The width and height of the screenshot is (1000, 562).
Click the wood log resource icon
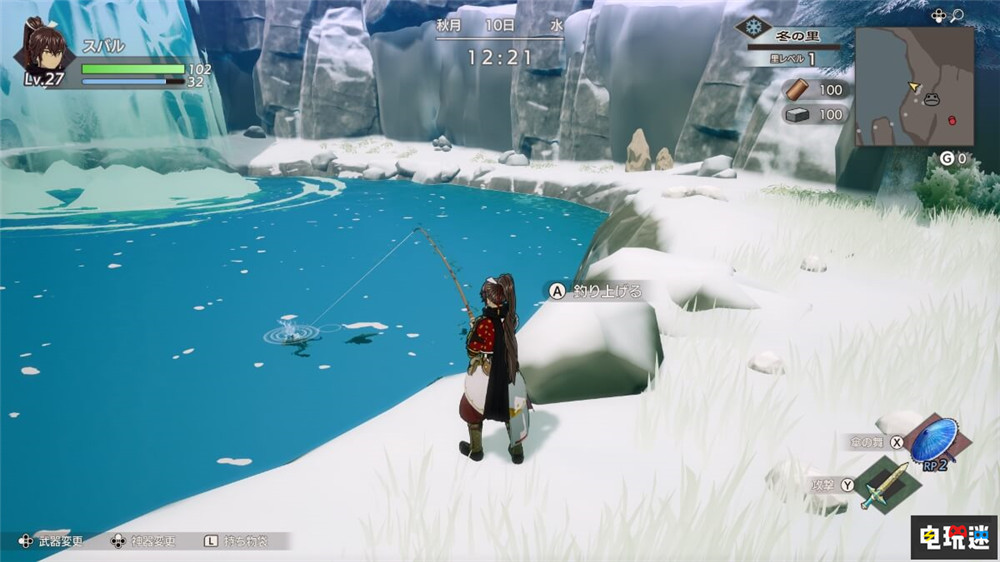tap(797, 90)
